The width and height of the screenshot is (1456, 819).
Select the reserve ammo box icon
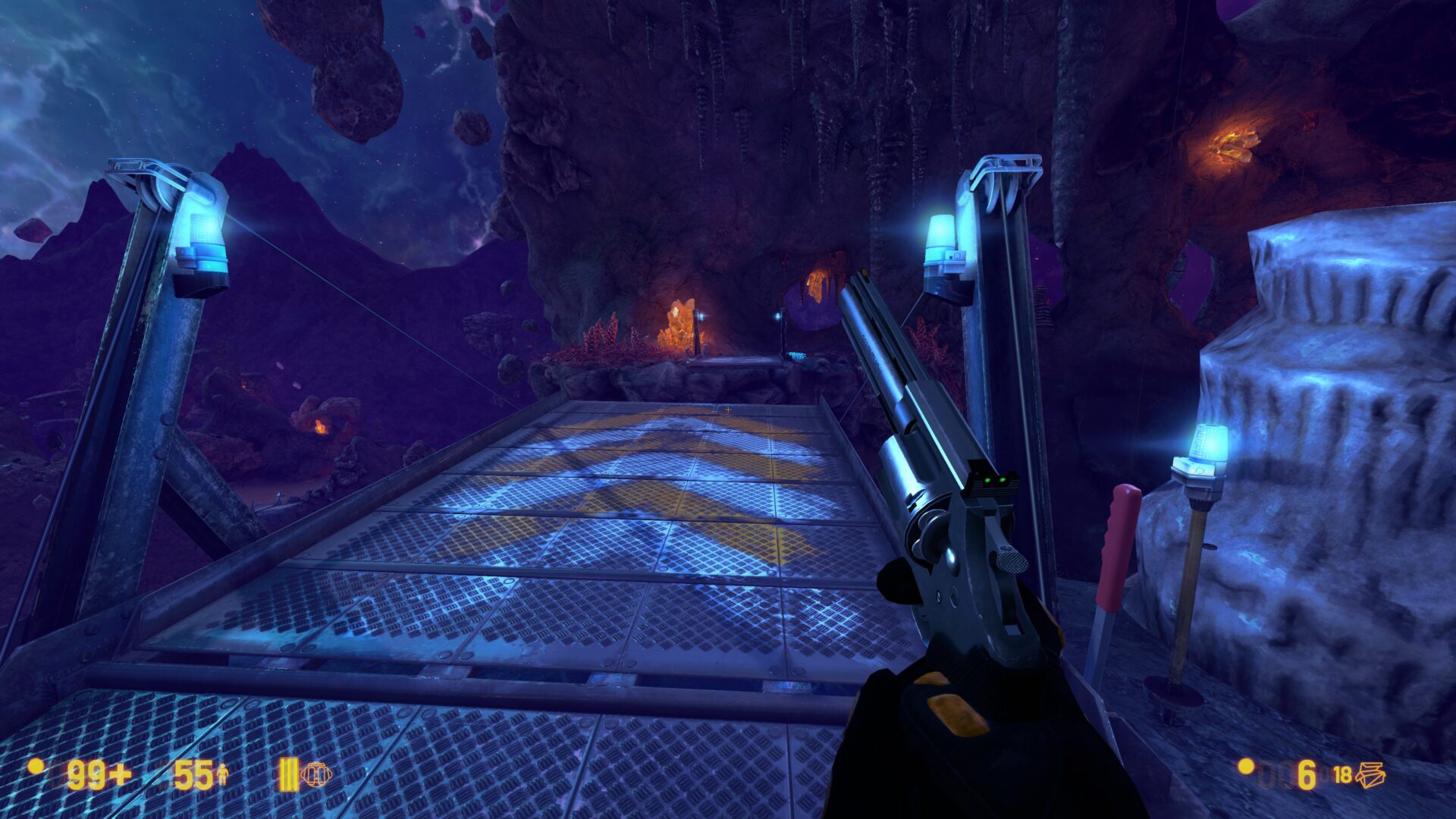pos(1371,774)
